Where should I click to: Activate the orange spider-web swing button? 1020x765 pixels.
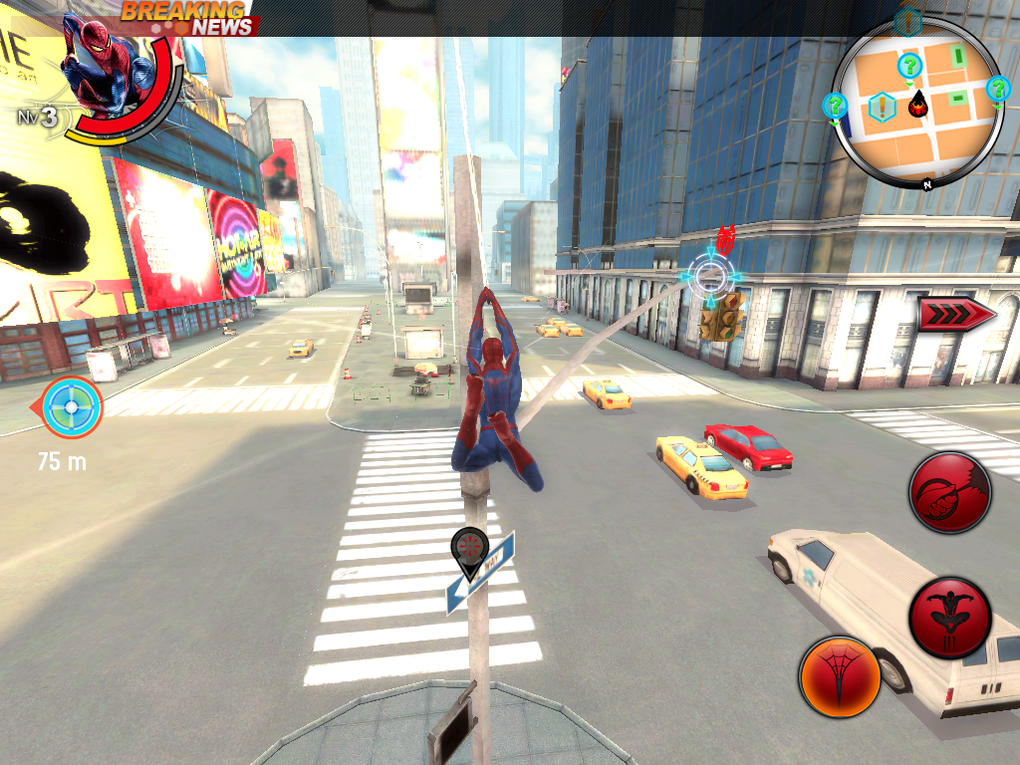coord(840,677)
